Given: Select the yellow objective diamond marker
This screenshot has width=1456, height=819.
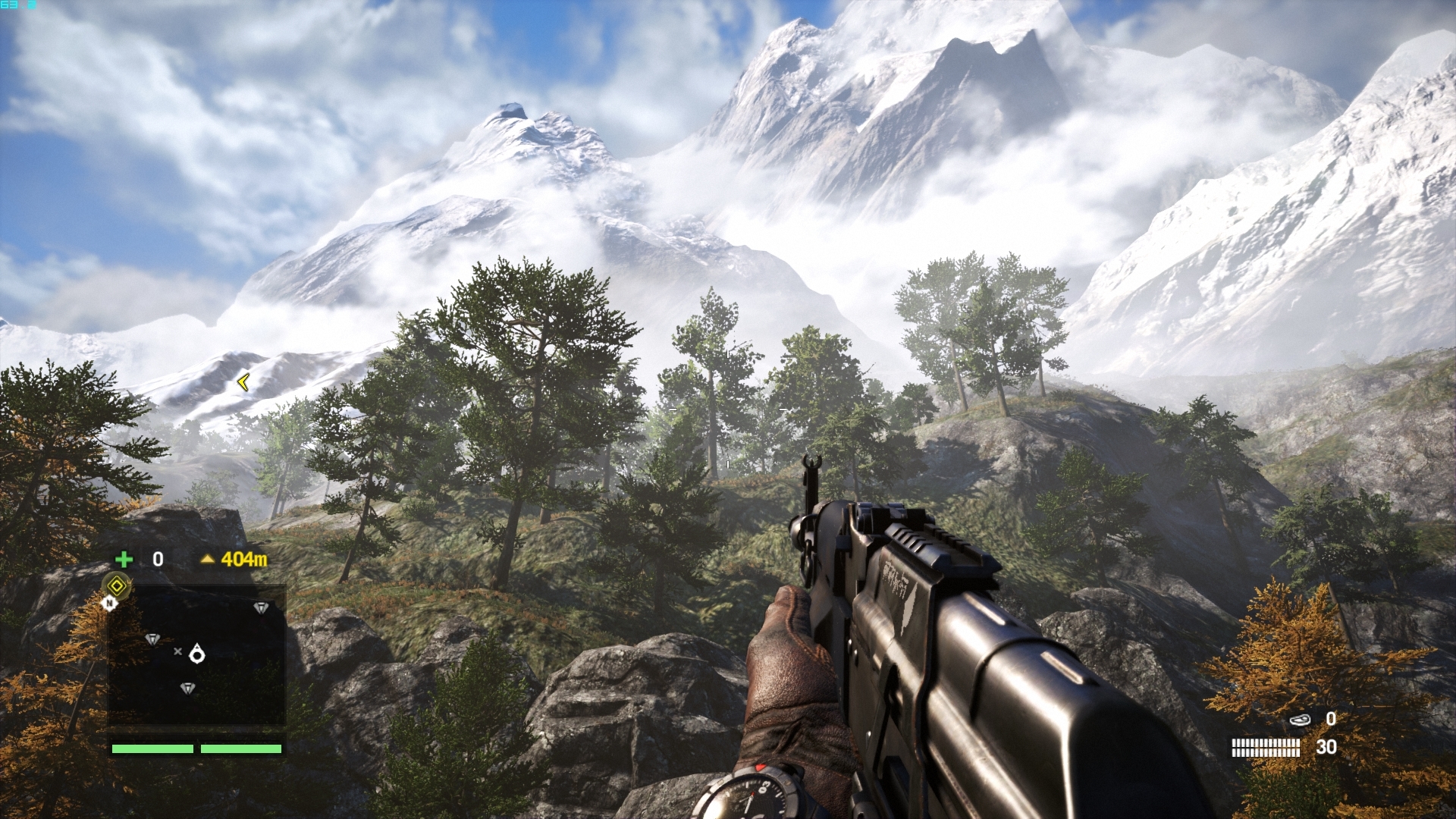Looking at the screenshot, I should point(117,585).
